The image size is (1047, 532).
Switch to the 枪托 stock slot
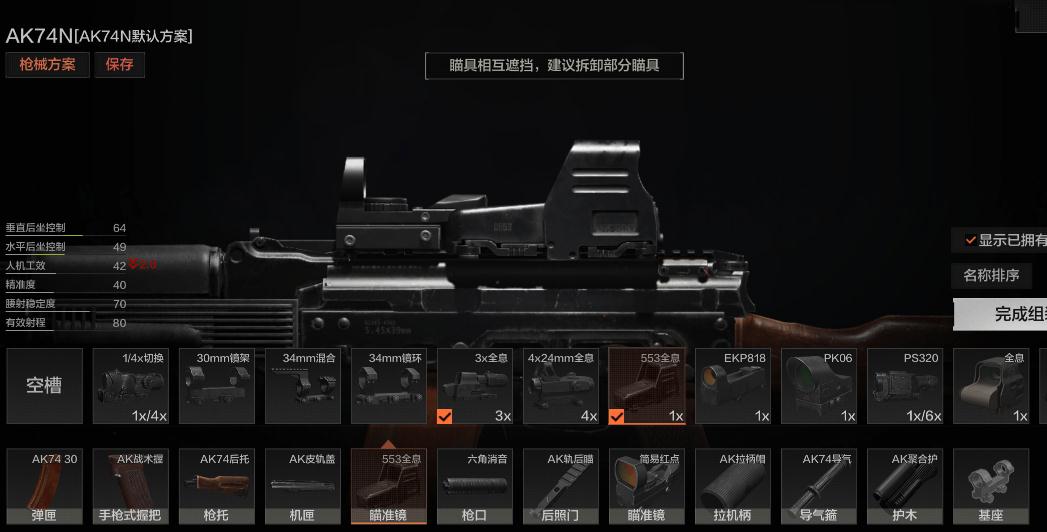click(x=216, y=487)
